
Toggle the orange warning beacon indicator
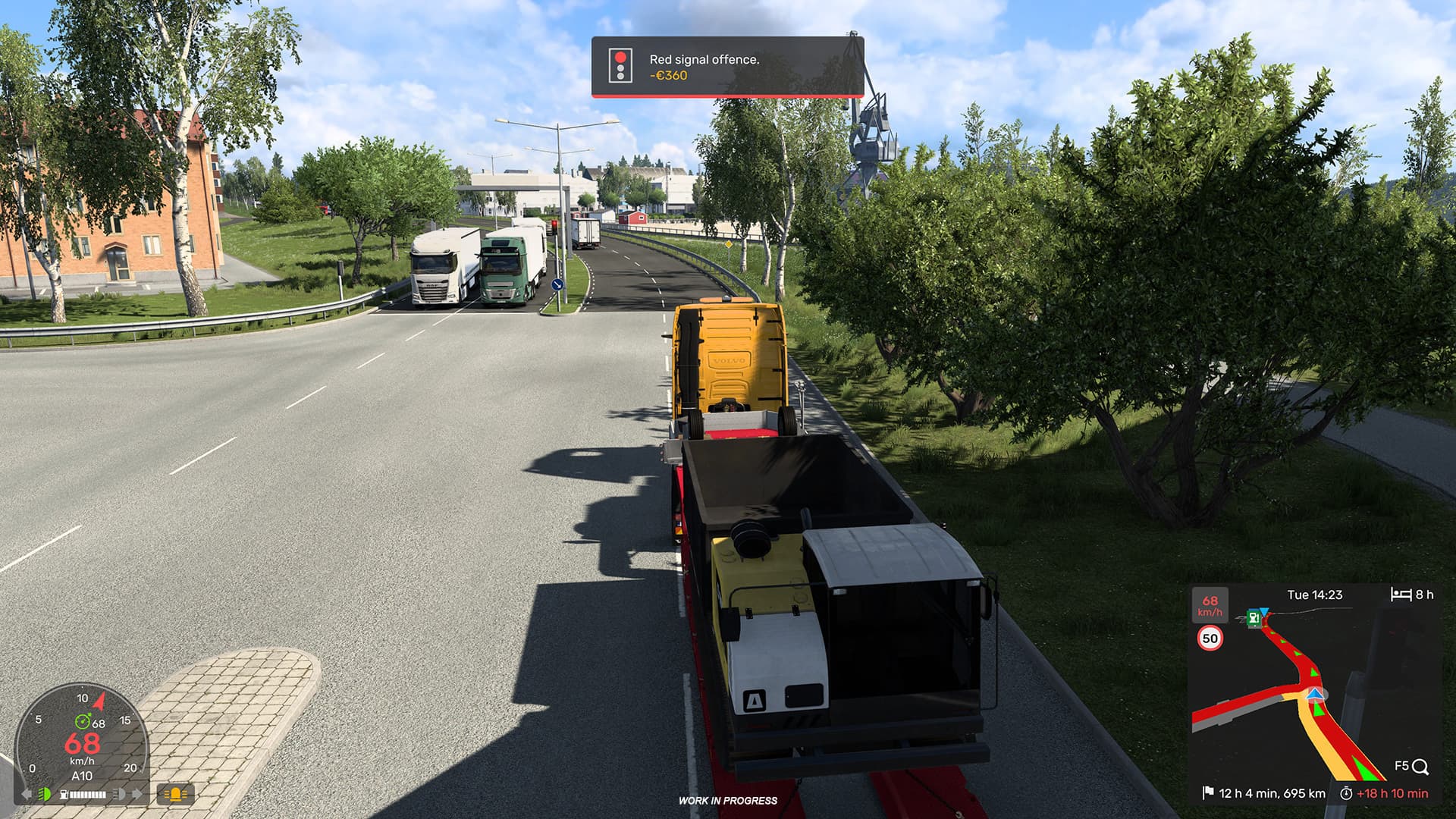(x=176, y=794)
